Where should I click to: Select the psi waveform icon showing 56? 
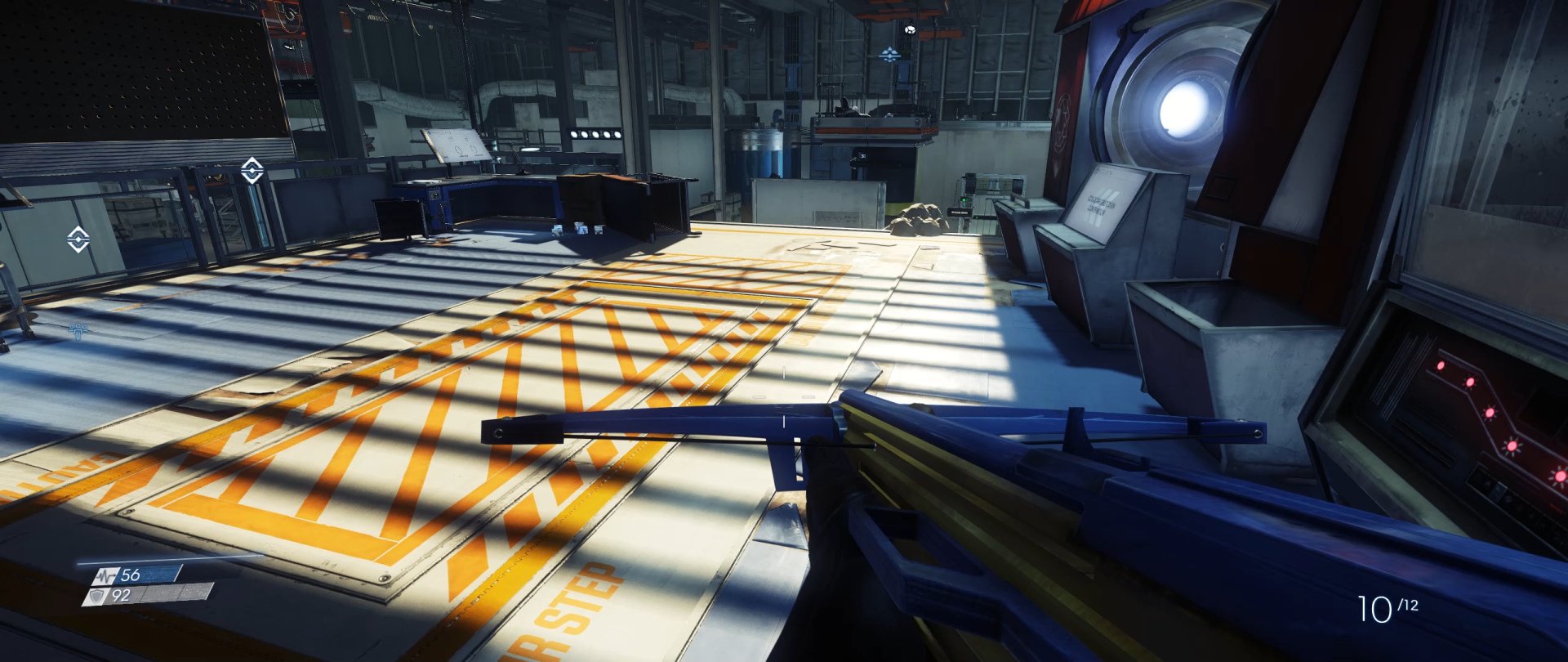[105, 577]
